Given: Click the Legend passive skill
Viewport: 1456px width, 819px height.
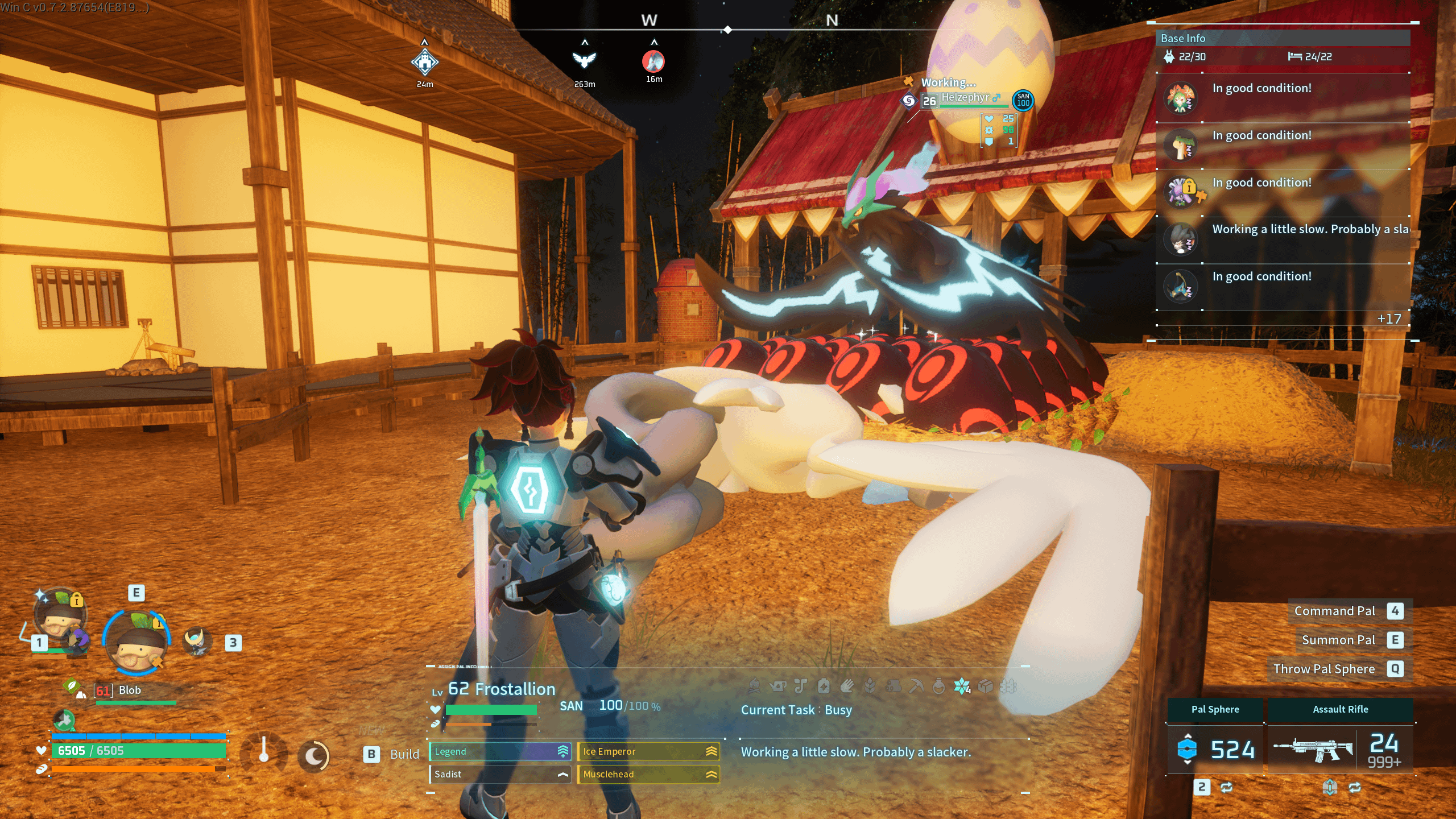Looking at the screenshot, I should point(499,751).
